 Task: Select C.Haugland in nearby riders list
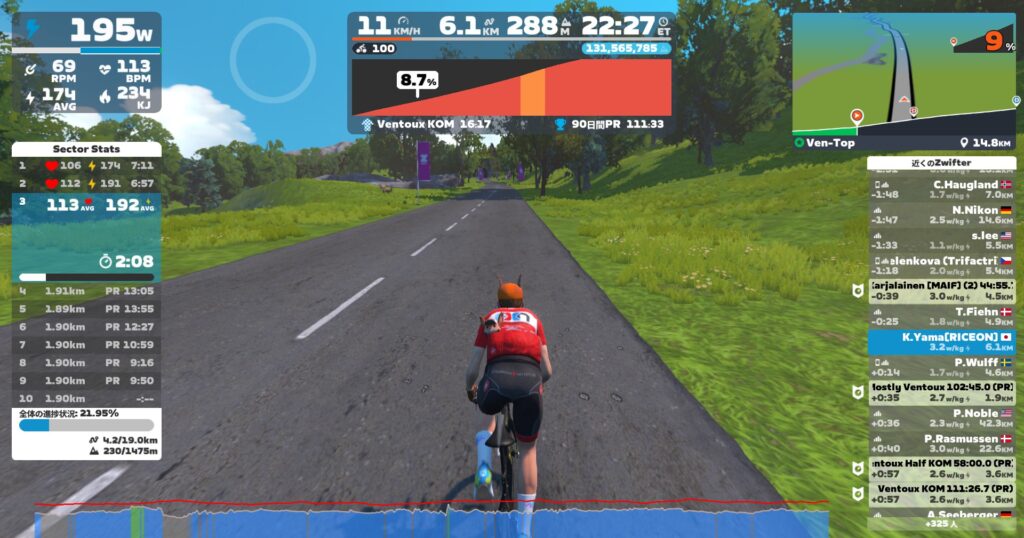942,189
